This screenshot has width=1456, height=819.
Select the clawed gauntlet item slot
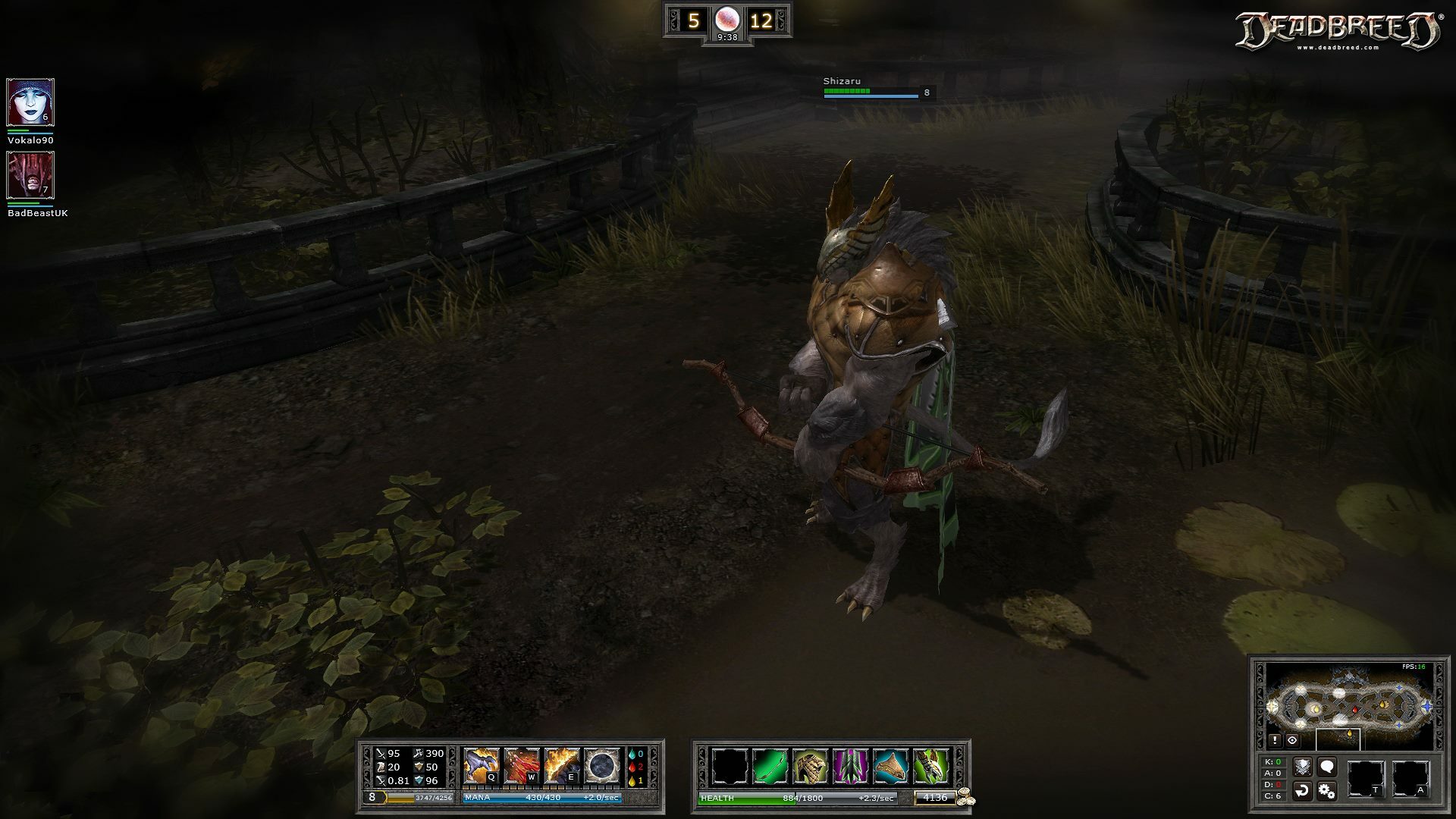[930, 766]
